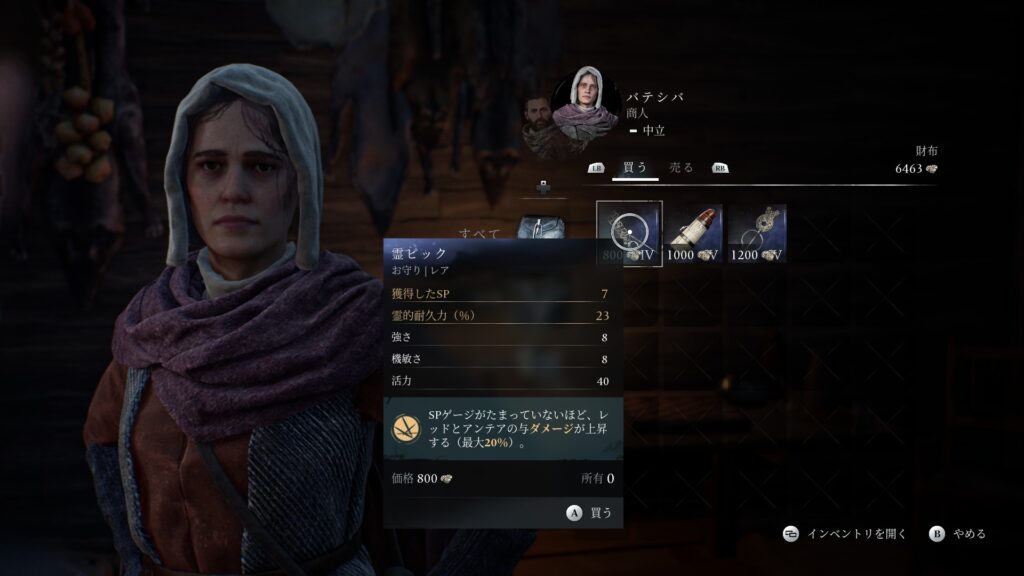Select merchant バテシバ's portrait
Image resolution: width=1024 pixels, height=576 pixels.
click(586, 104)
